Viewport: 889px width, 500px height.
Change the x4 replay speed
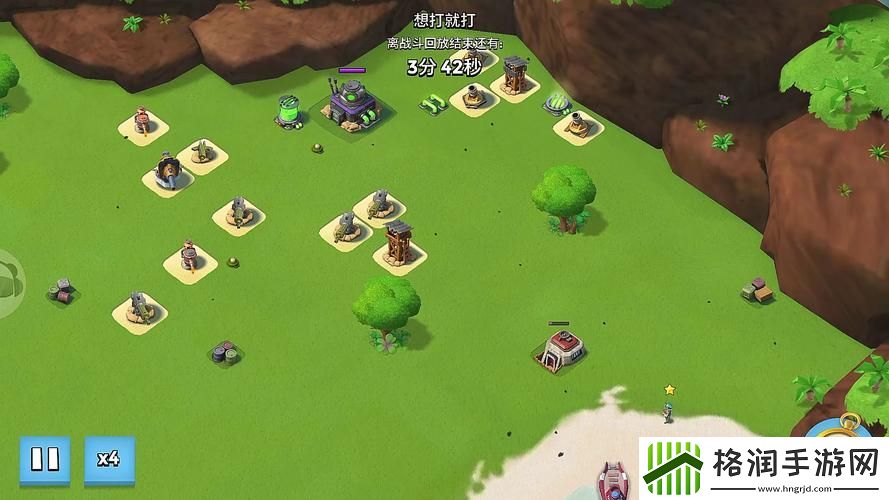[x=109, y=460]
